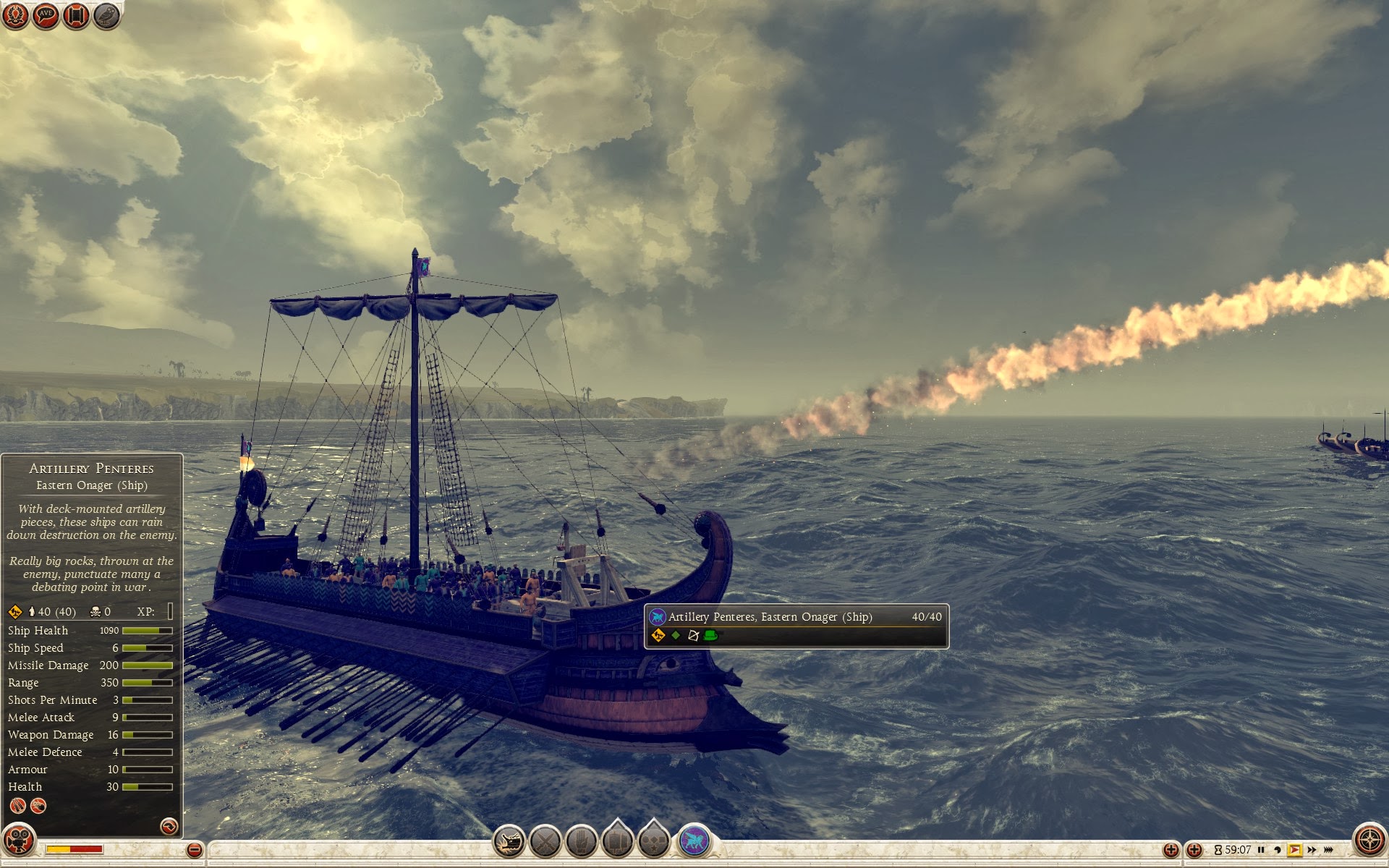This screenshot has width=1389, height=868.
Task: Click the red minus collapse button
Action: [194, 850]
